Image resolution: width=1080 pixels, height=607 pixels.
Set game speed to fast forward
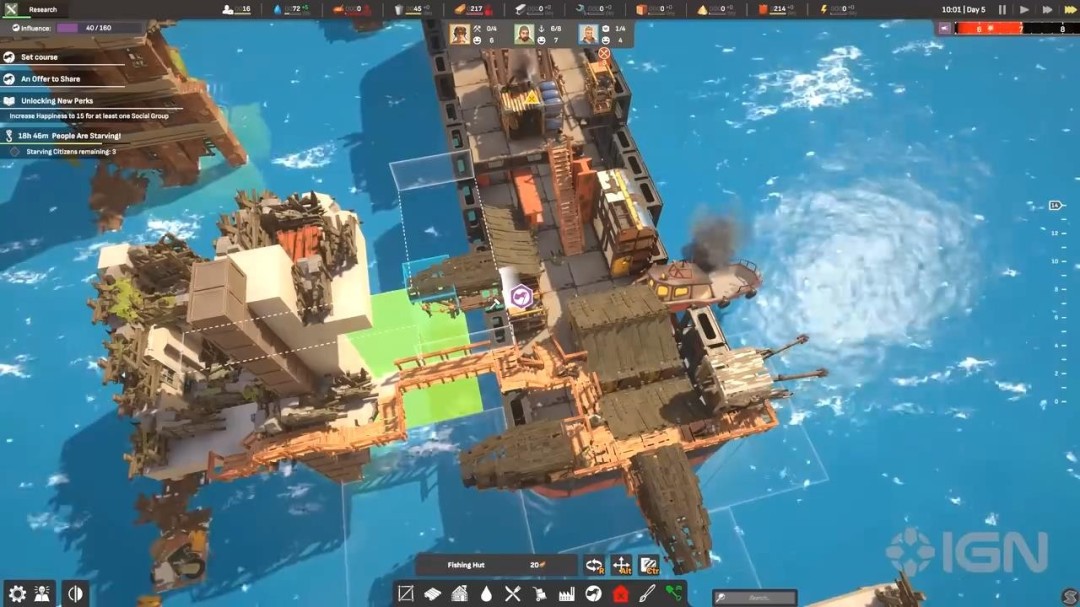(1047, 10)
